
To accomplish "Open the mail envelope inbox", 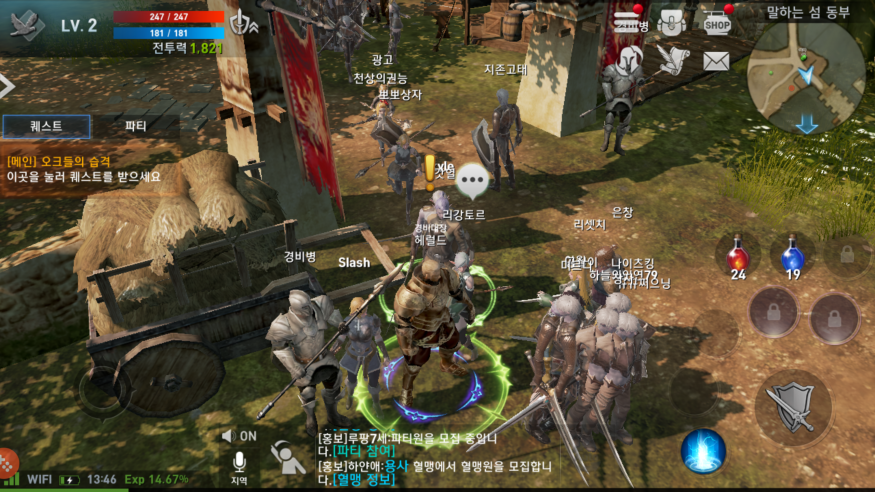I will click(715, 61).
